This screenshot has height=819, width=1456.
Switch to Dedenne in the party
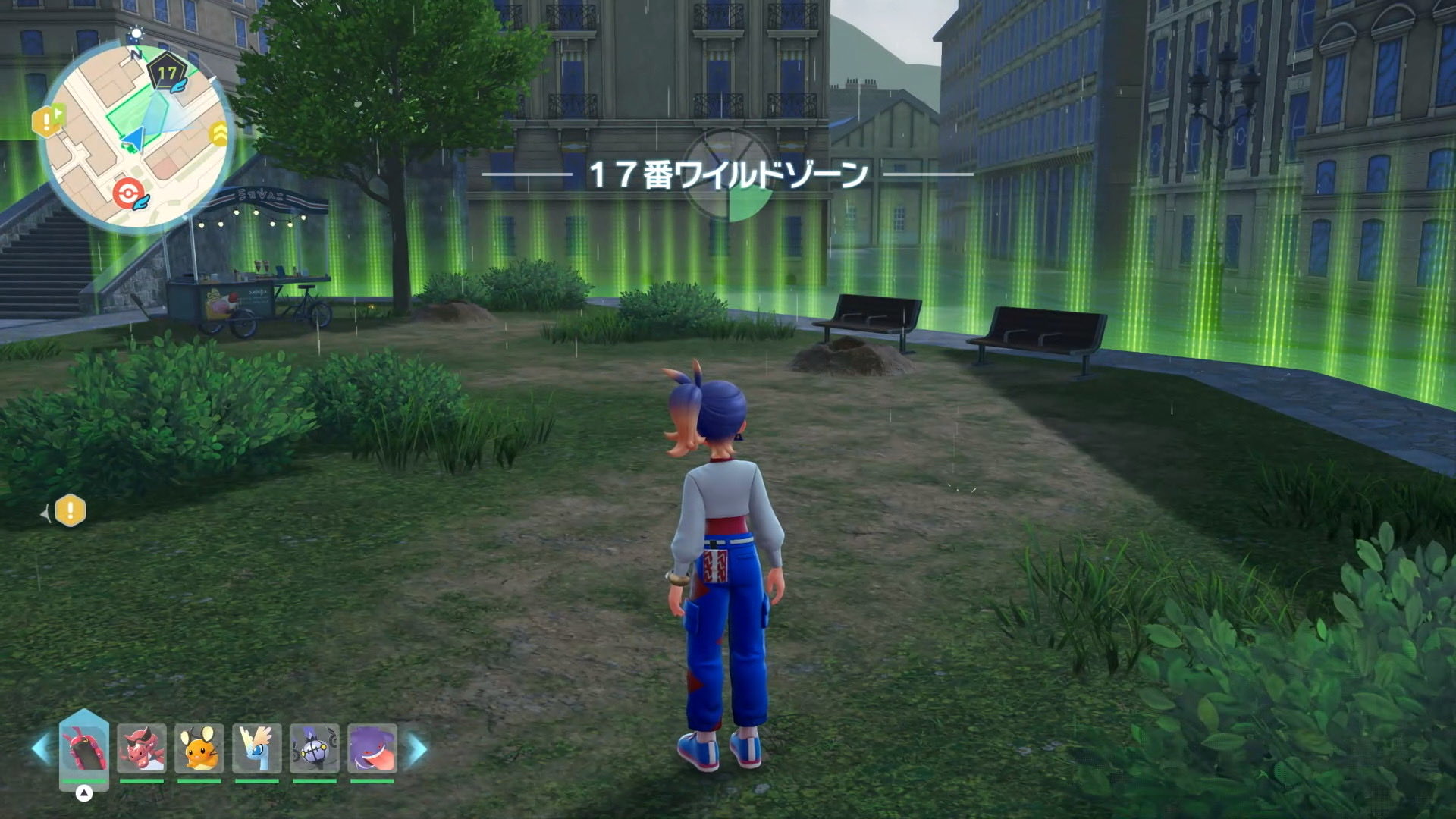click(x=199, y=749)
